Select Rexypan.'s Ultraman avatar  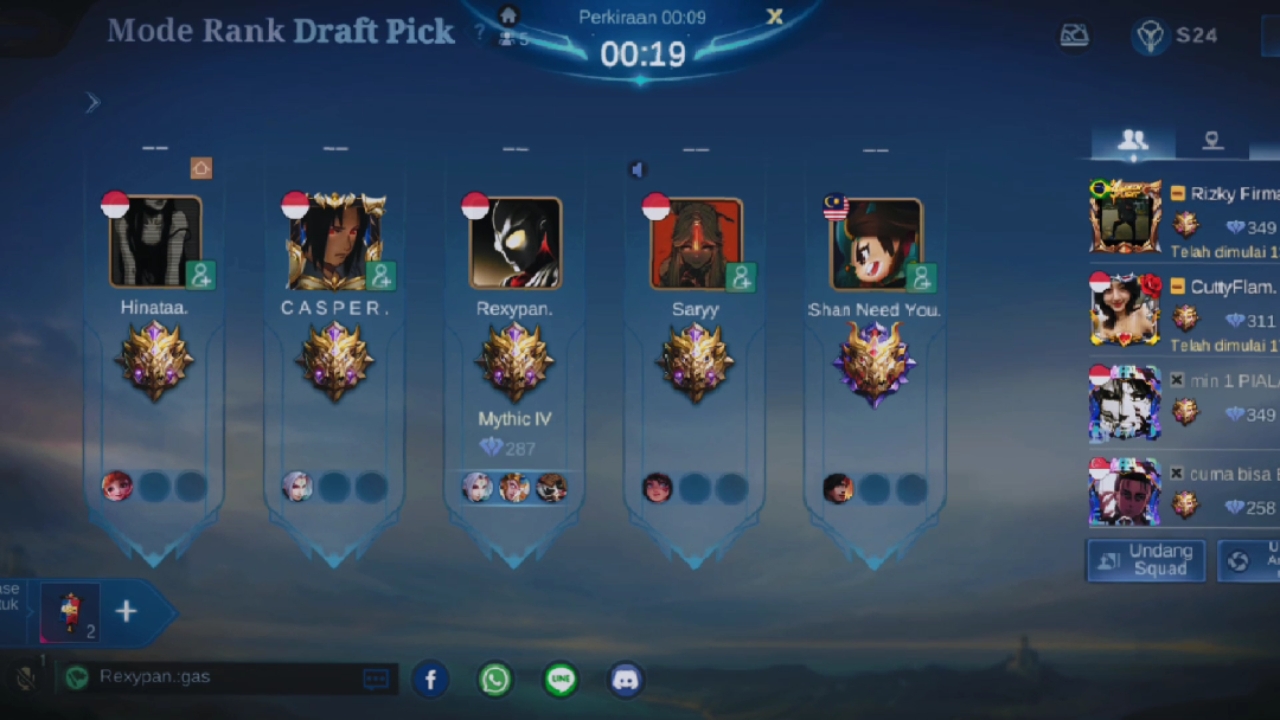pyautogui.click(x=515, y=243)
